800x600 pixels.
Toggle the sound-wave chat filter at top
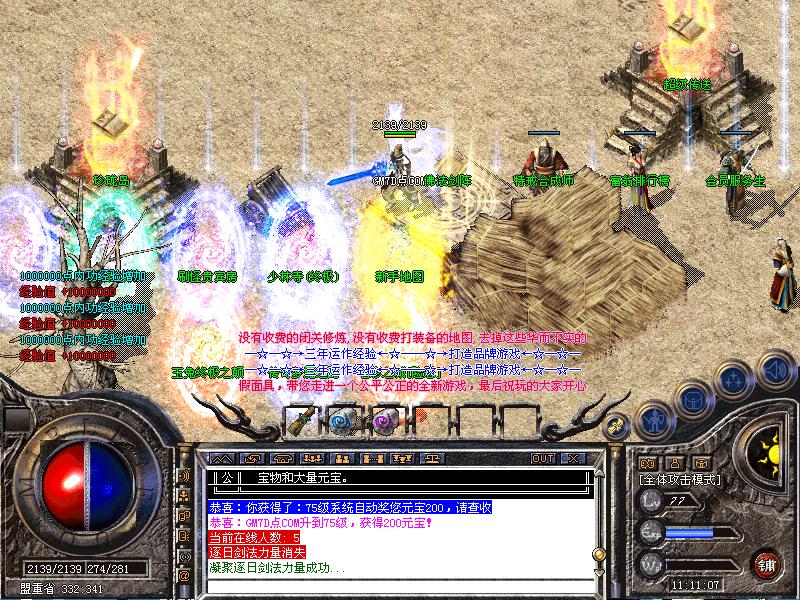click(x=184, y=475)
